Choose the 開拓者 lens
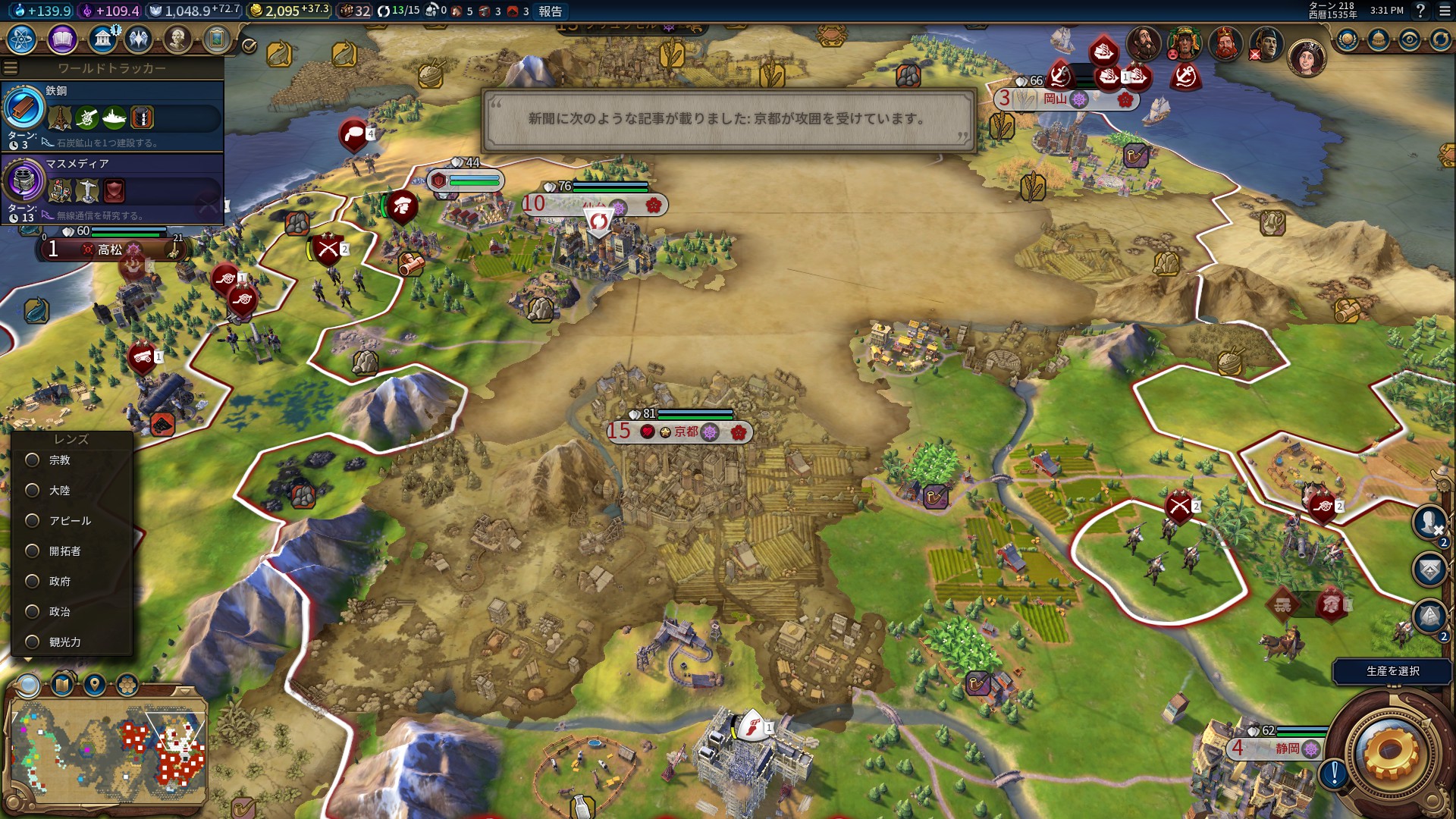The width and height of the screenshot is (1456, 819). click(33, 551)
